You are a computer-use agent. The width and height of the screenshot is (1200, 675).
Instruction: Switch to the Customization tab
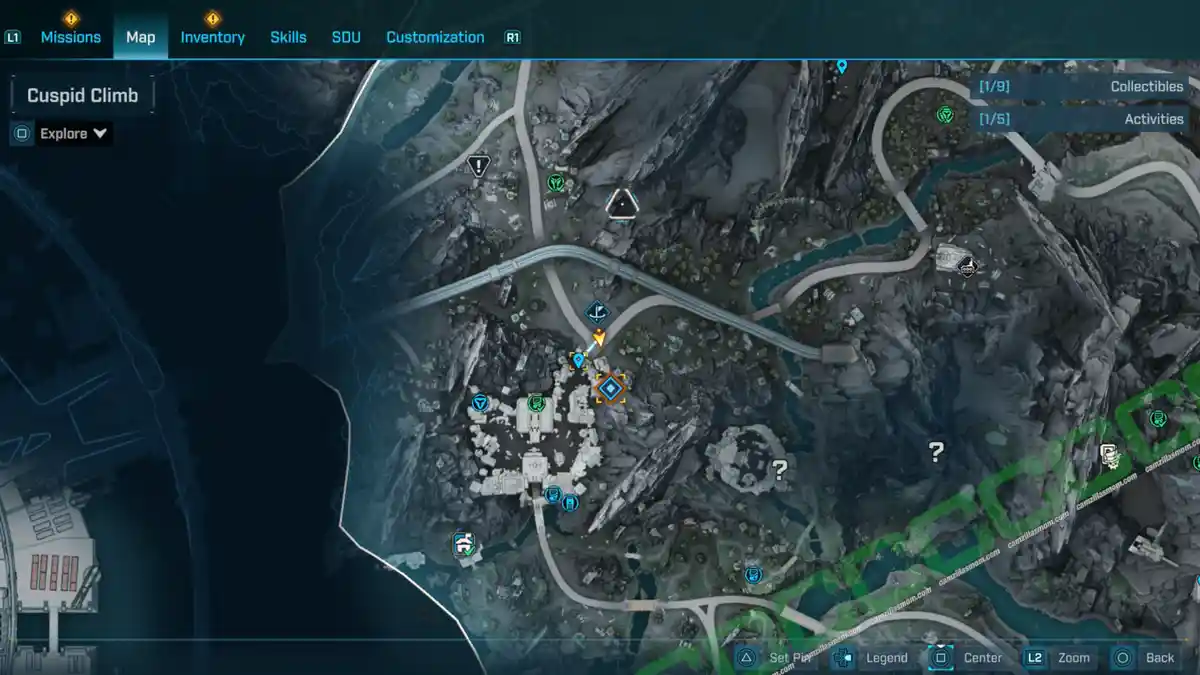[x=435, y=37]
